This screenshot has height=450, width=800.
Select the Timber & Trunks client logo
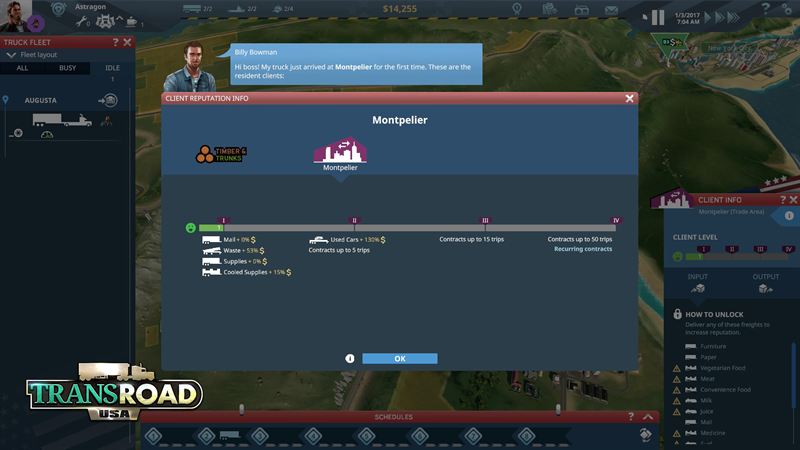220,154
